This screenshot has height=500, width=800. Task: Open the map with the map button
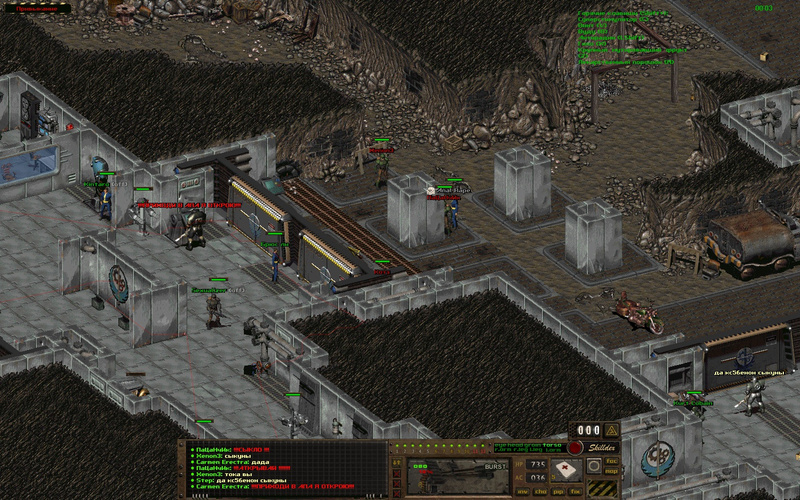[611, 471]
